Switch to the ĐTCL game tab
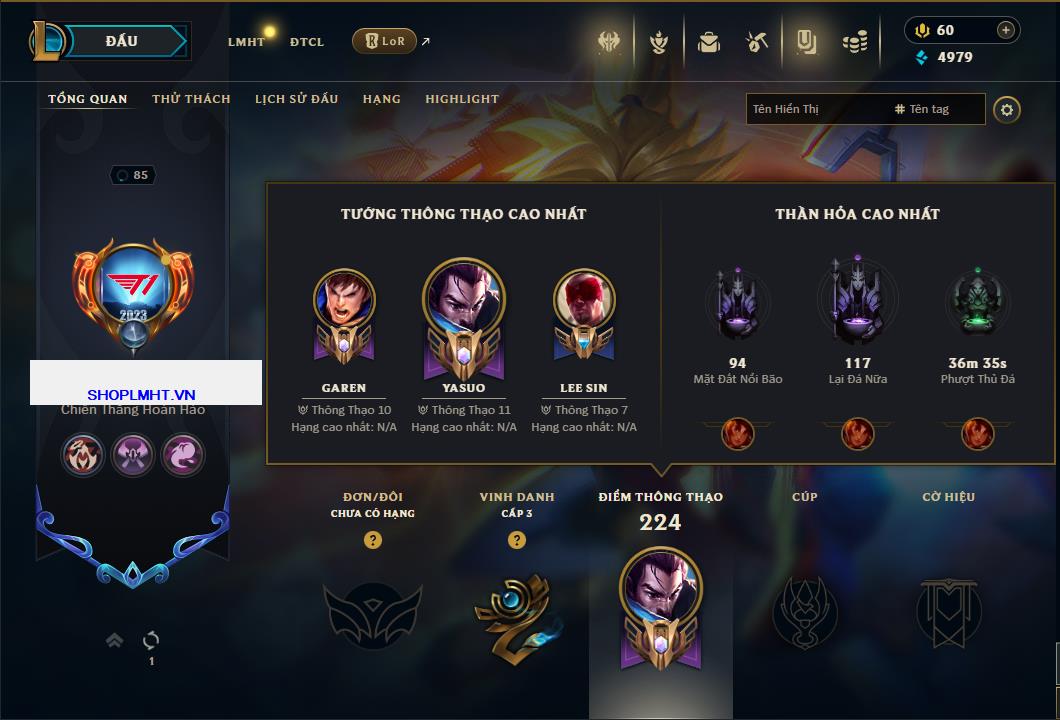Viewport: 1060px width, 720px height. pos(307,42)
